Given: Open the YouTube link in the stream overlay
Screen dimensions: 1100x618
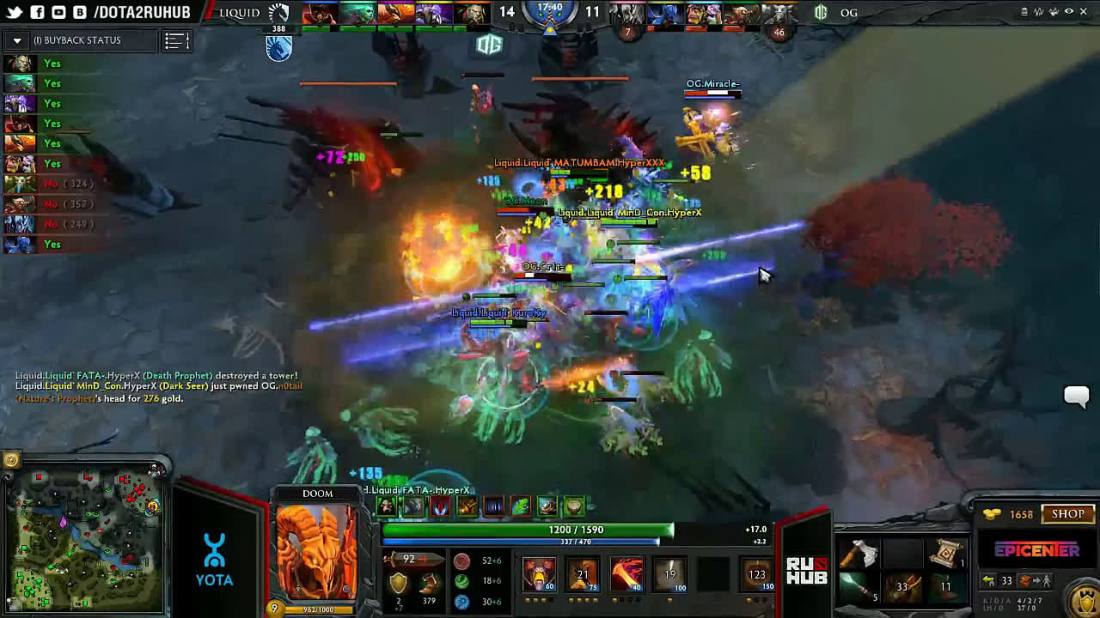Looking at the screenshot, I should pyautogui.click(x=58, y=12).
